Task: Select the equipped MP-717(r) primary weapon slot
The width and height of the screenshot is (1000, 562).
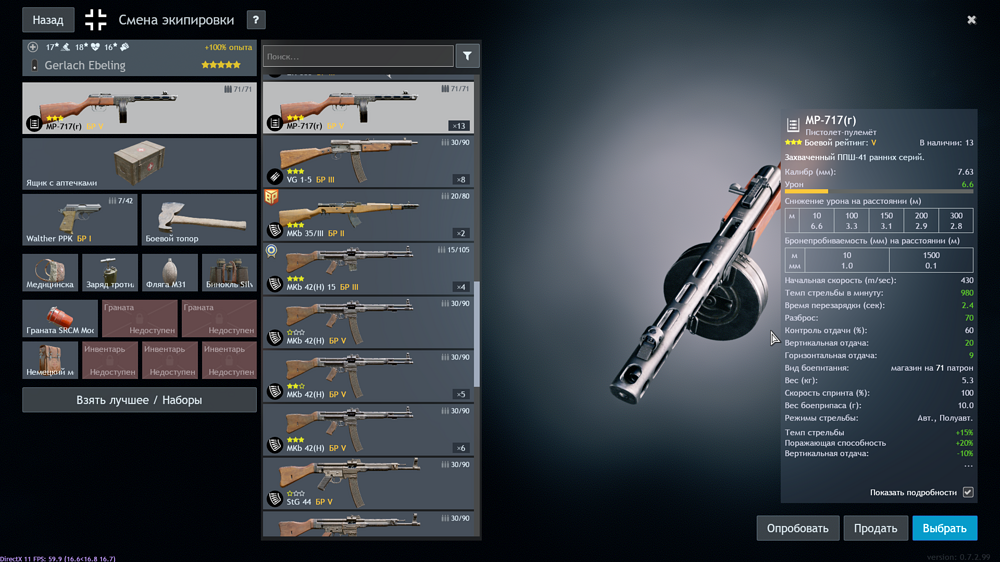Action: (x=140, y=108)
